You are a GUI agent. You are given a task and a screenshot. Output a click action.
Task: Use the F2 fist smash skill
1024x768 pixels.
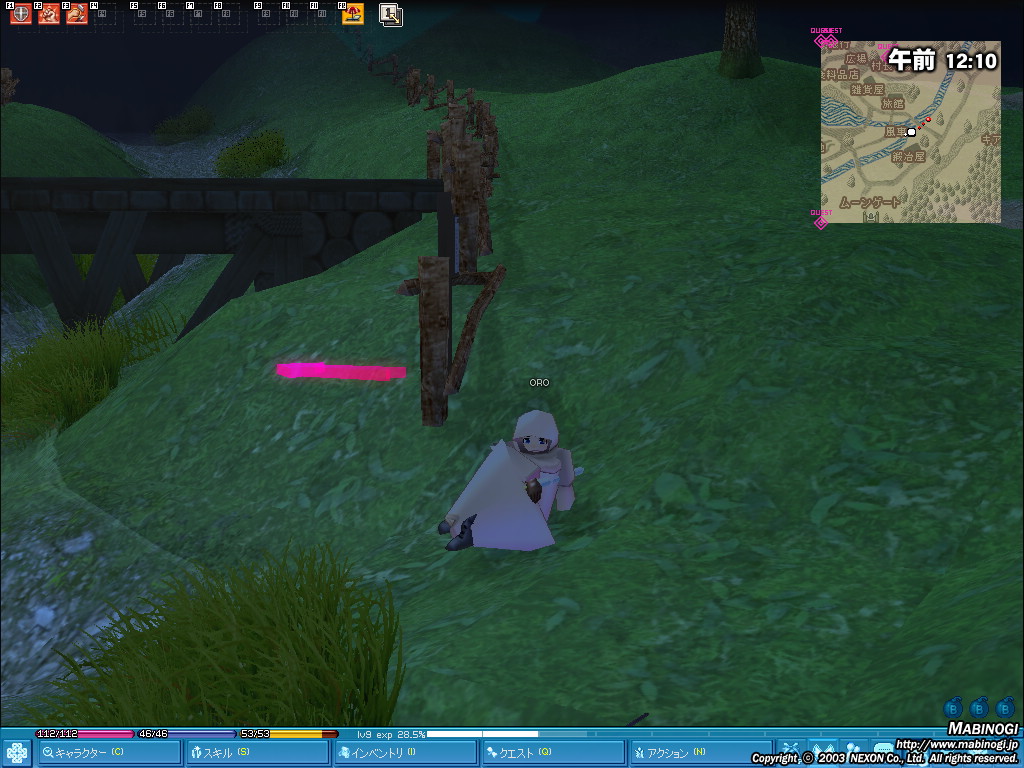tap(49, 14)
